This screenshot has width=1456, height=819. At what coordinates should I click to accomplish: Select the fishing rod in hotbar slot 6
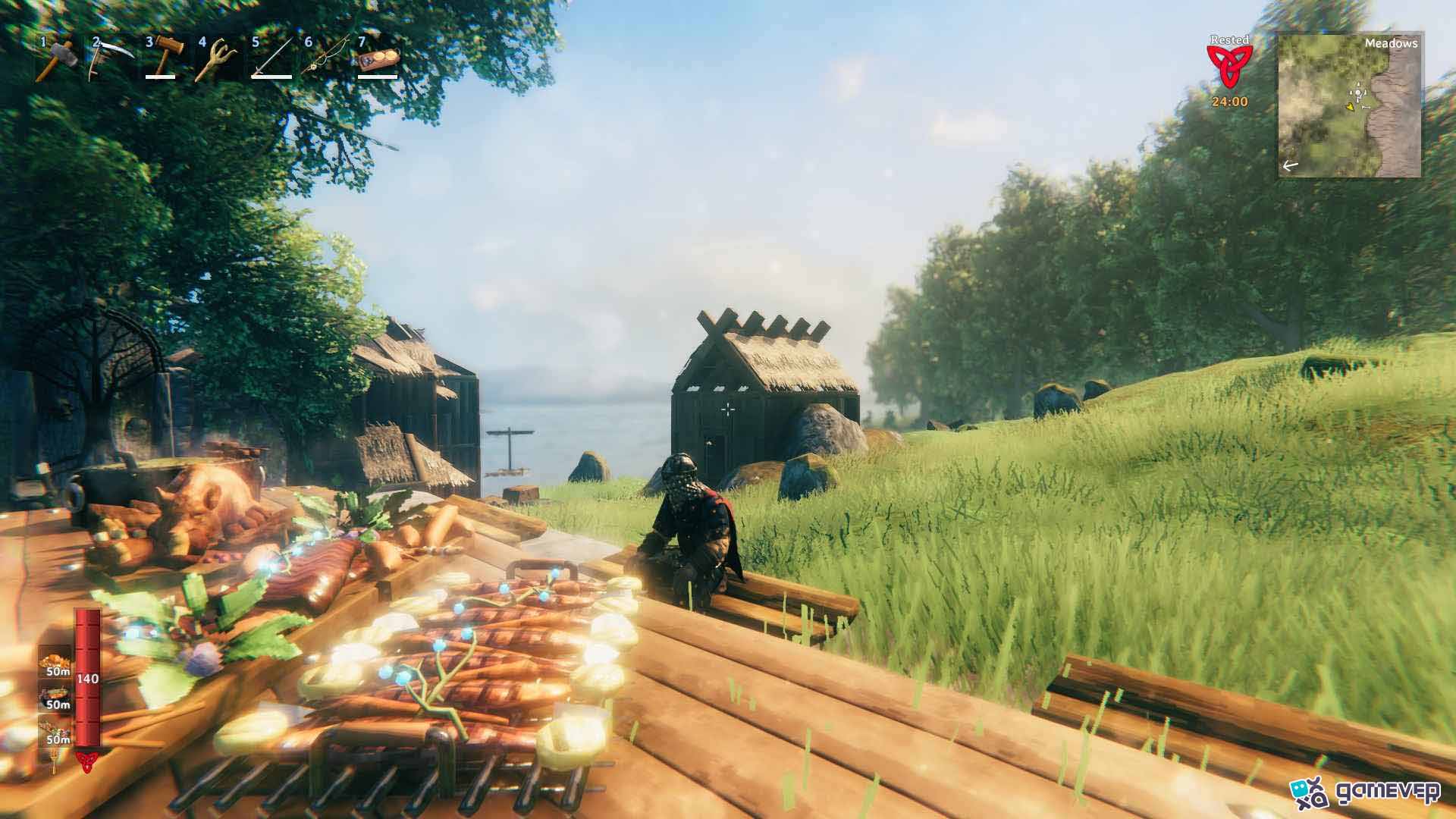coord(322,61)
